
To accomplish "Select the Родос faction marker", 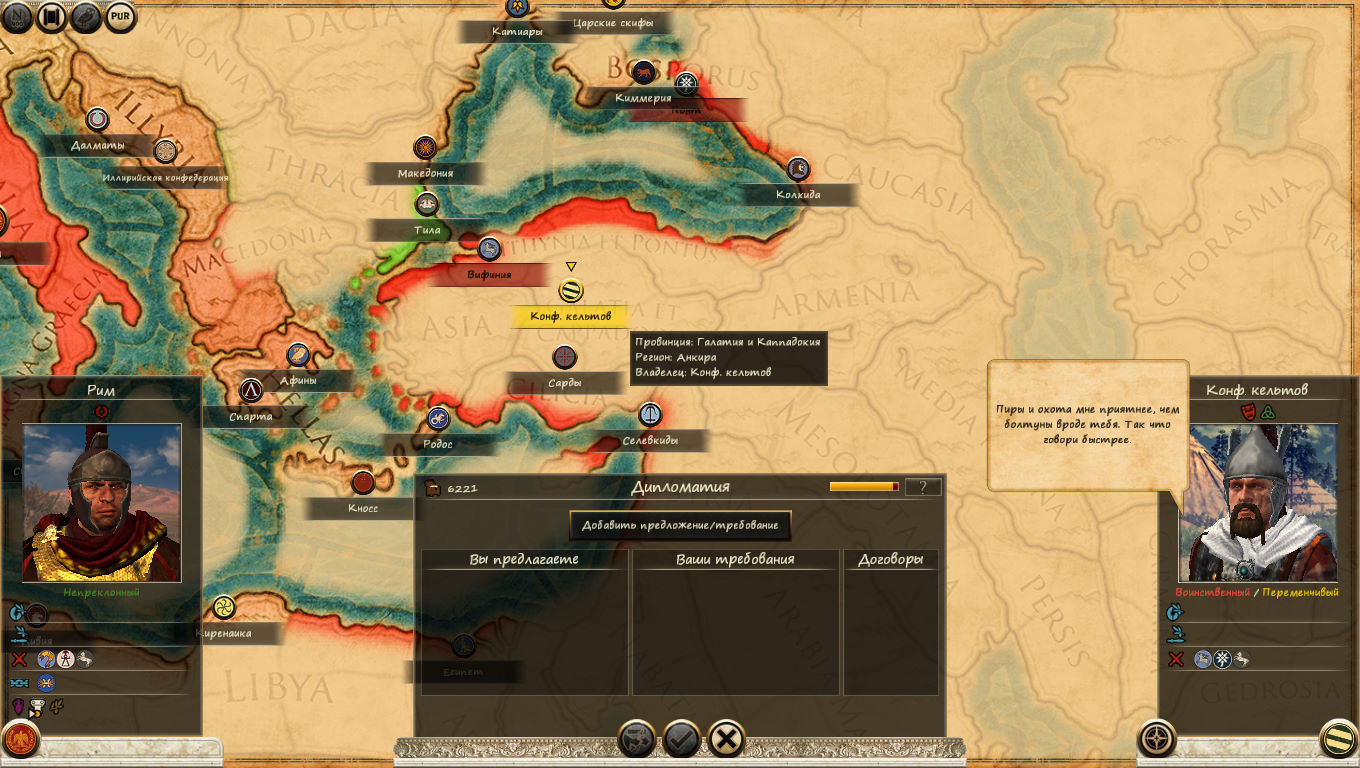I will 437,418.
